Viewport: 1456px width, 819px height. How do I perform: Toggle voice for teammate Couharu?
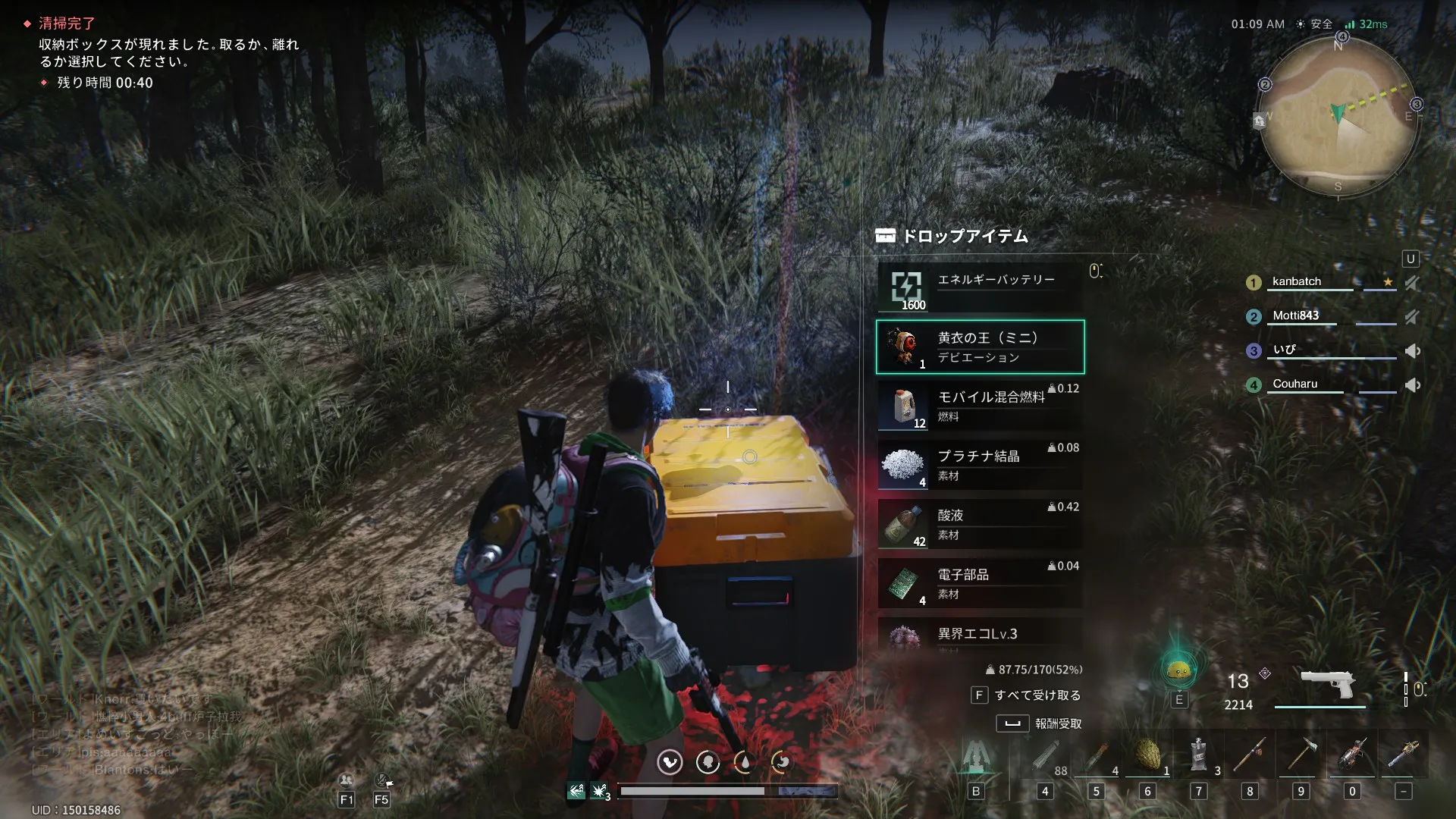click(1412, 385)
